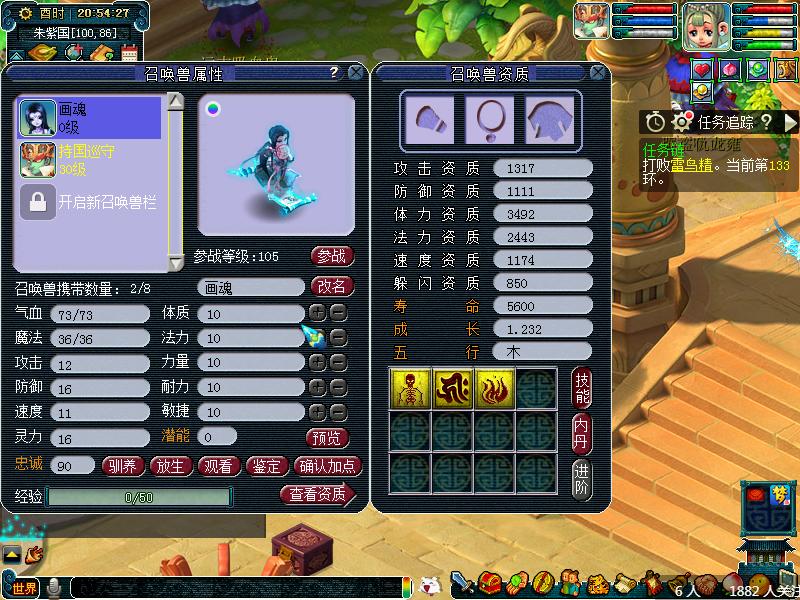800x600 pixels.
Task: Click the 预览 preview button
Action: point(326,438)
